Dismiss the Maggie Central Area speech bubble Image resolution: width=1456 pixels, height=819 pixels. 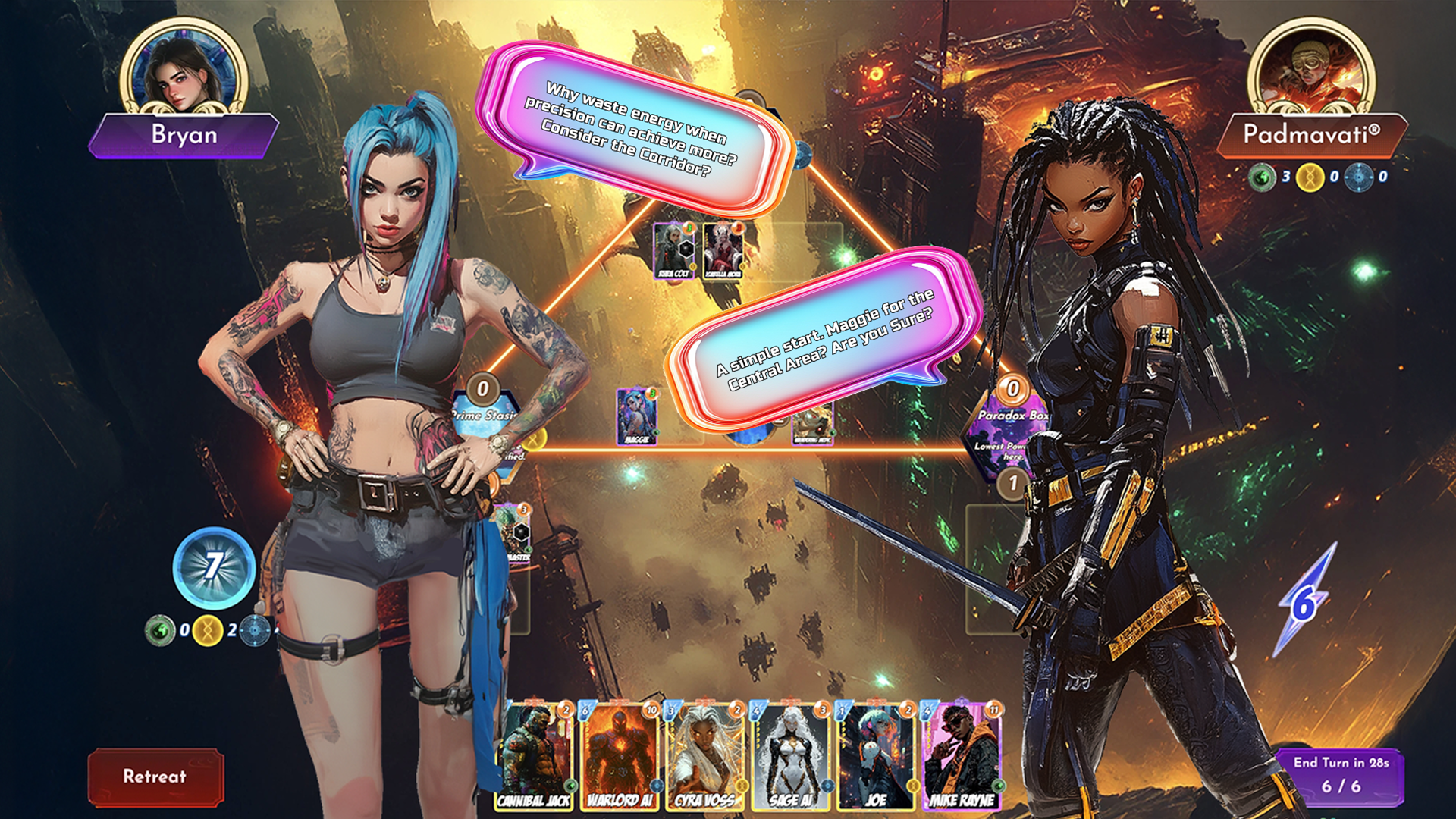pos(825,337)
